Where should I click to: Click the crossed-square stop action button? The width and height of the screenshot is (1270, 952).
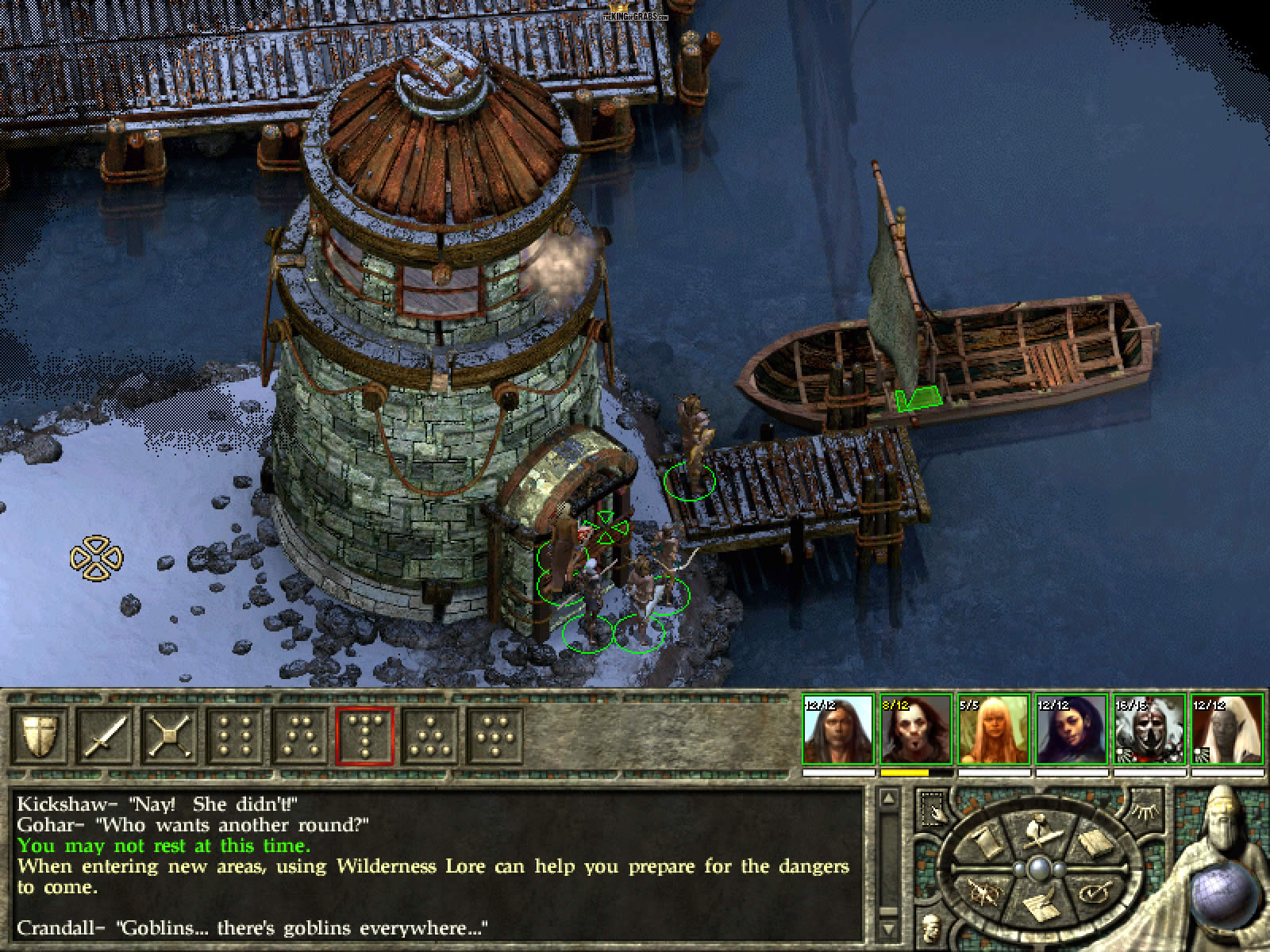pos(168,736)
